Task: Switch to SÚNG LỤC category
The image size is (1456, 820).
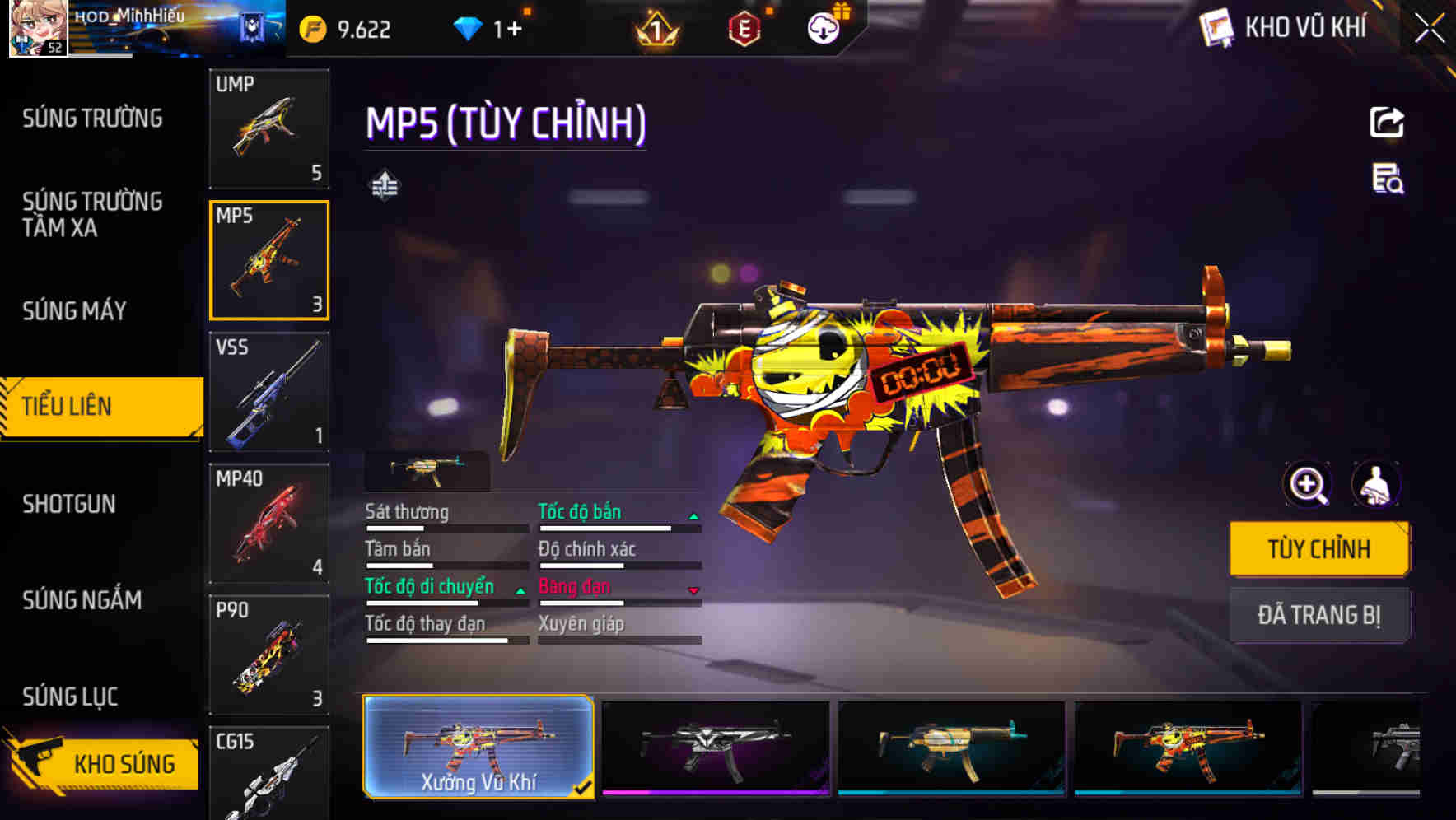Action: [x=70, y=697]
